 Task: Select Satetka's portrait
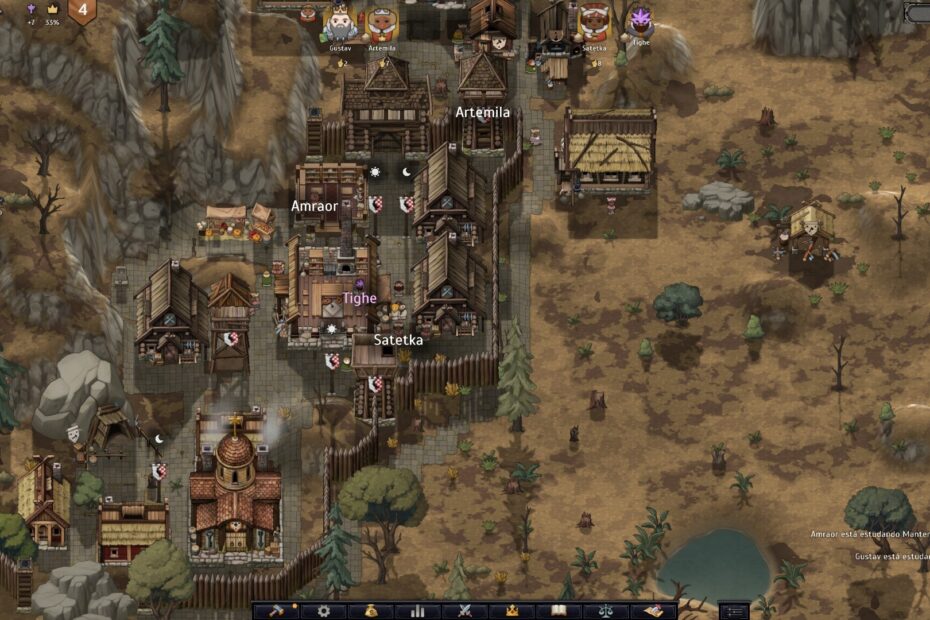click(594, 20)
